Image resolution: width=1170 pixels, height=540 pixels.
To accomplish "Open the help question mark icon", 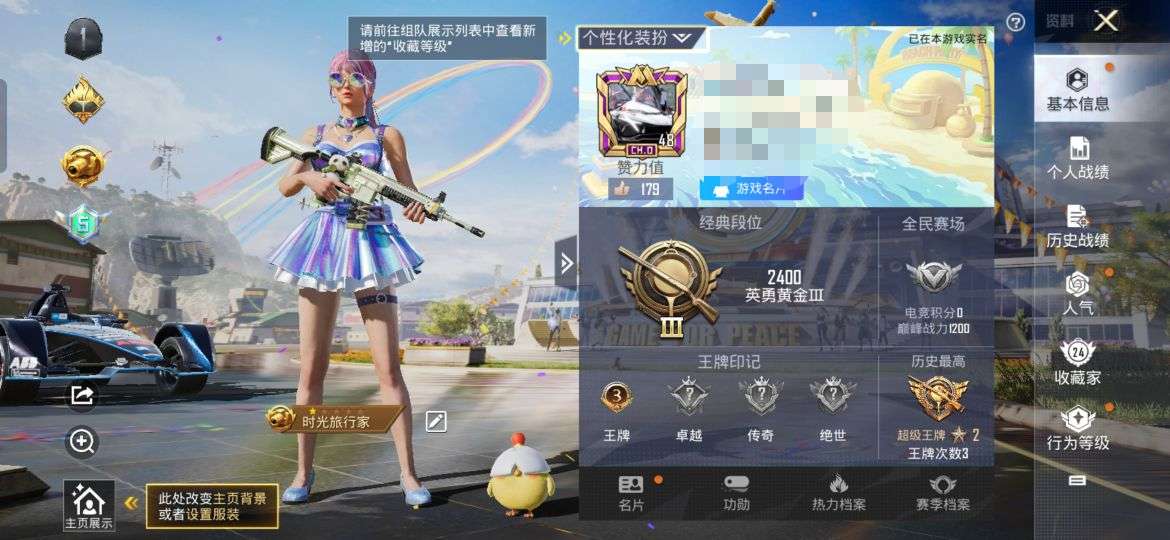I will pyautogui.click(x=1015, y=22).
